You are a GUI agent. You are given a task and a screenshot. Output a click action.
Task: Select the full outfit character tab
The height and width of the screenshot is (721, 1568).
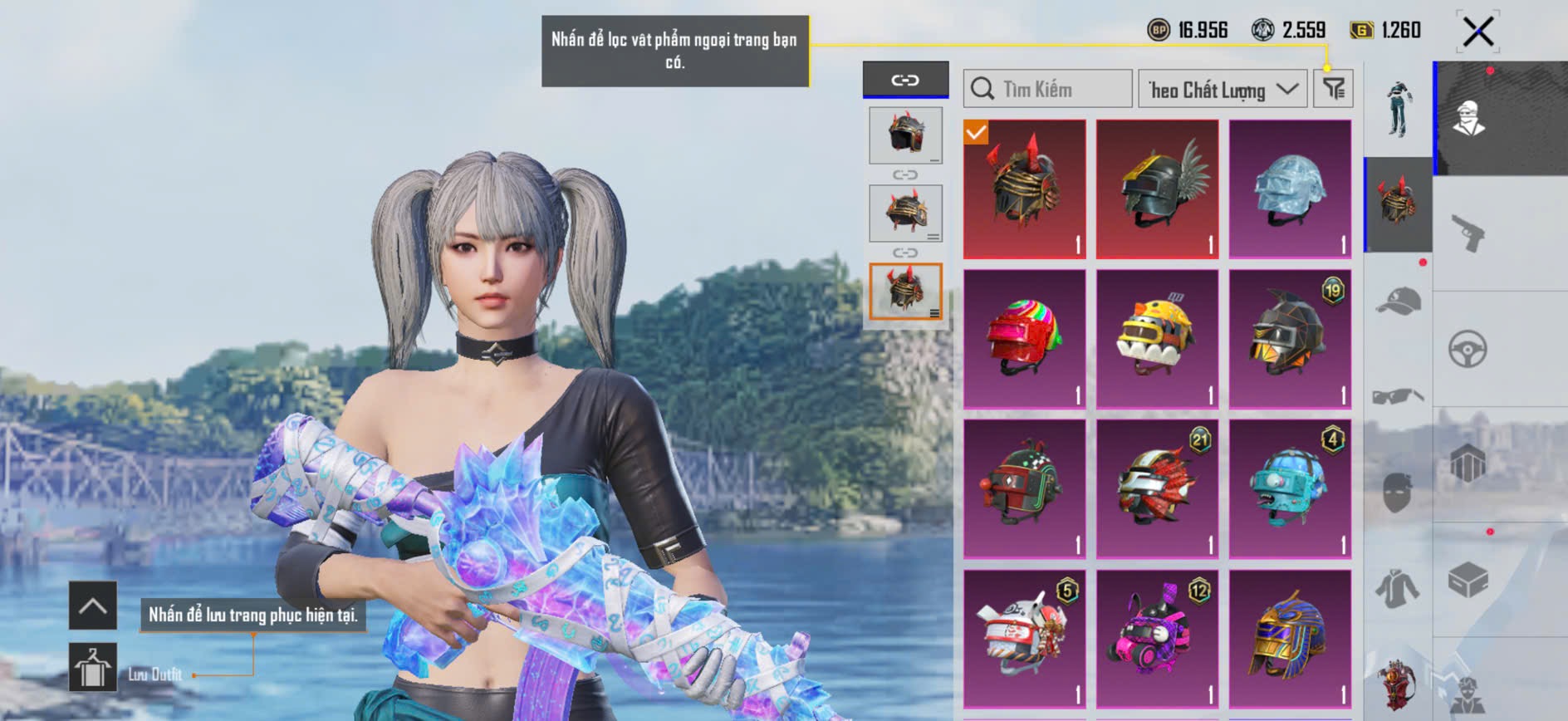(1398, 109)
